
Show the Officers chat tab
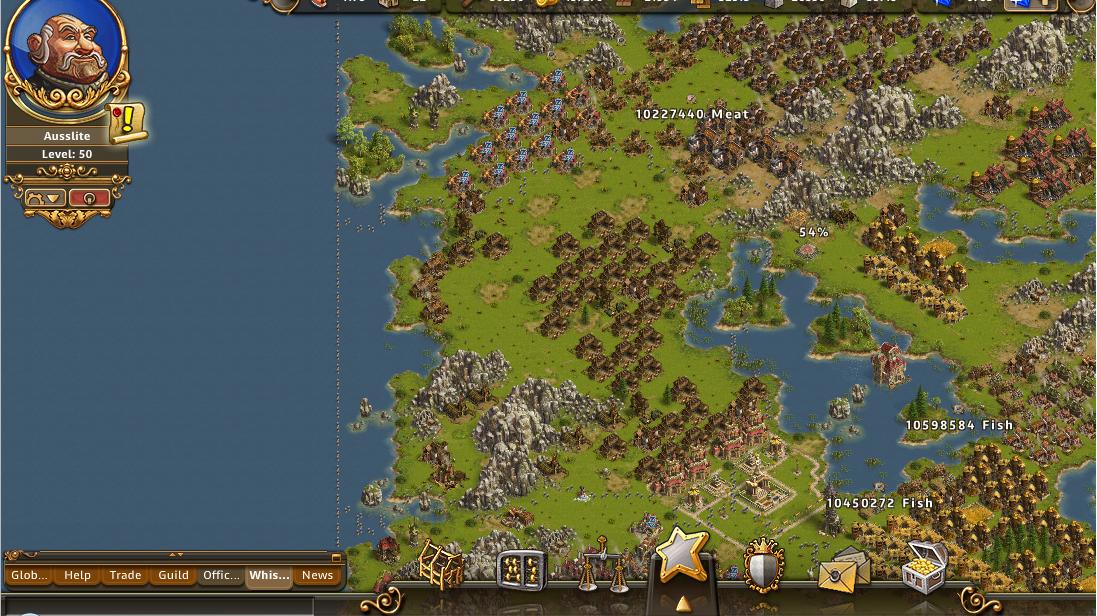pyautogui.click(x=221, y=575)
